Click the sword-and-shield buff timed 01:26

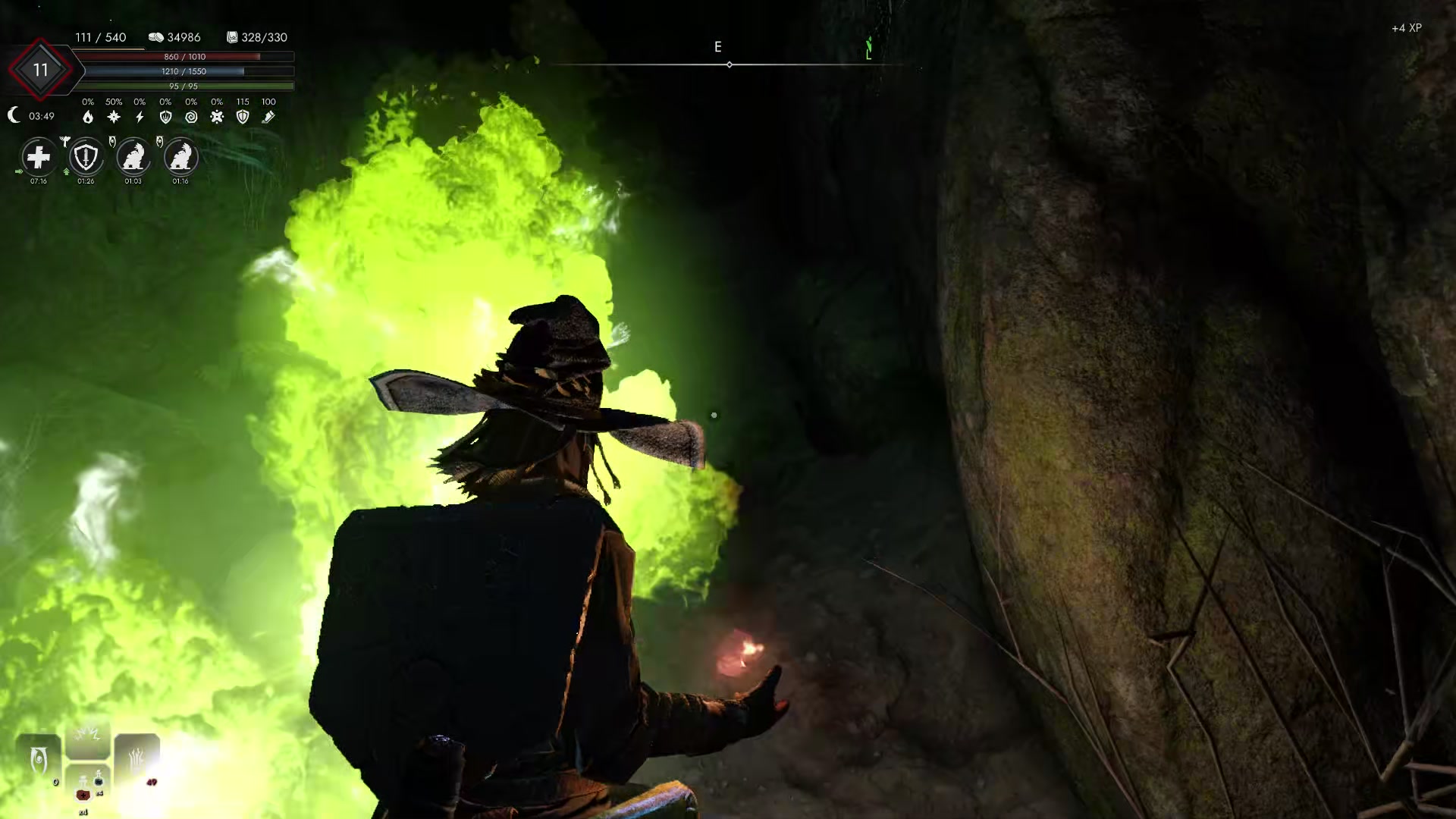[87, 158]
